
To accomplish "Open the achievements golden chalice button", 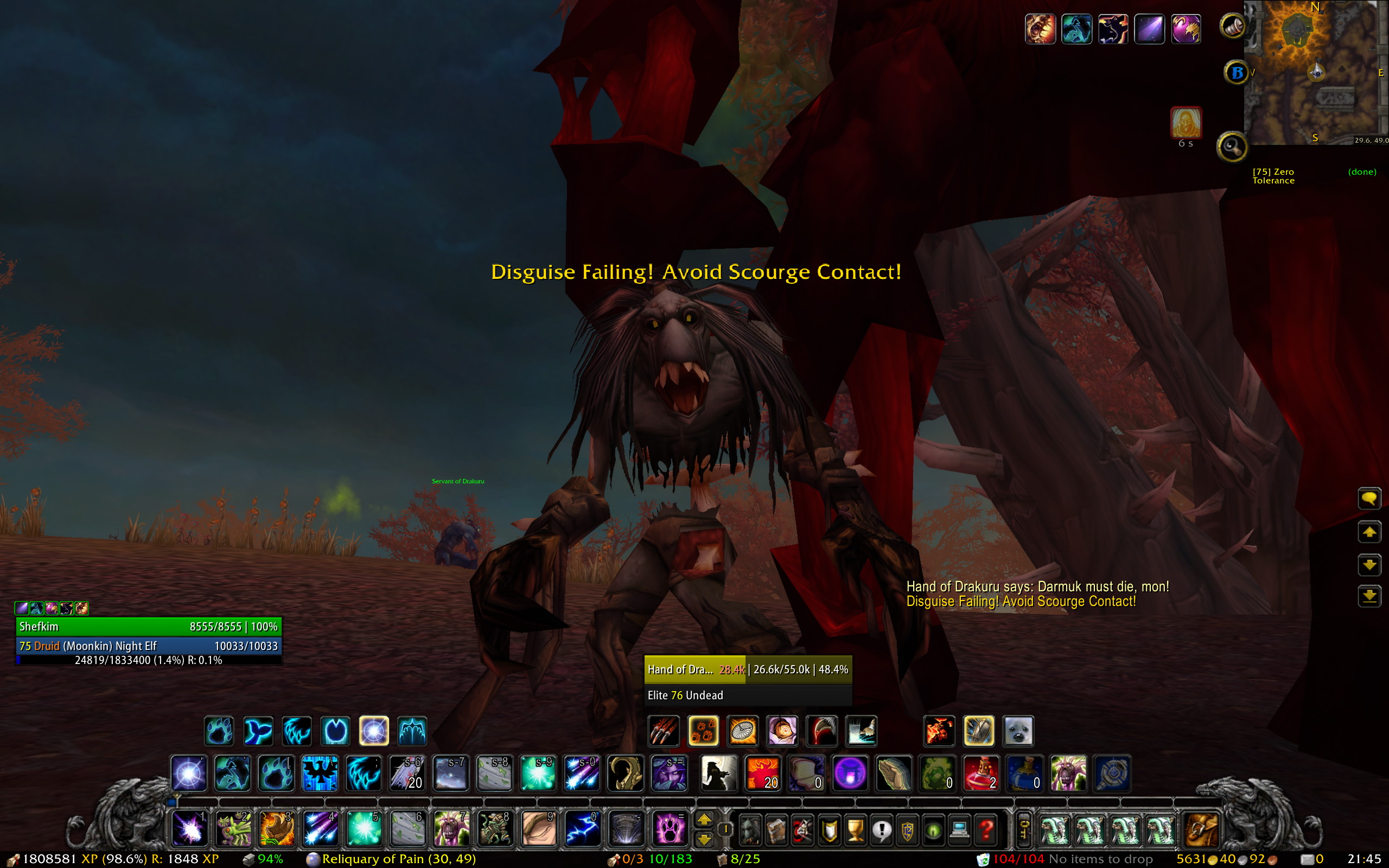I will pos(855,829).
